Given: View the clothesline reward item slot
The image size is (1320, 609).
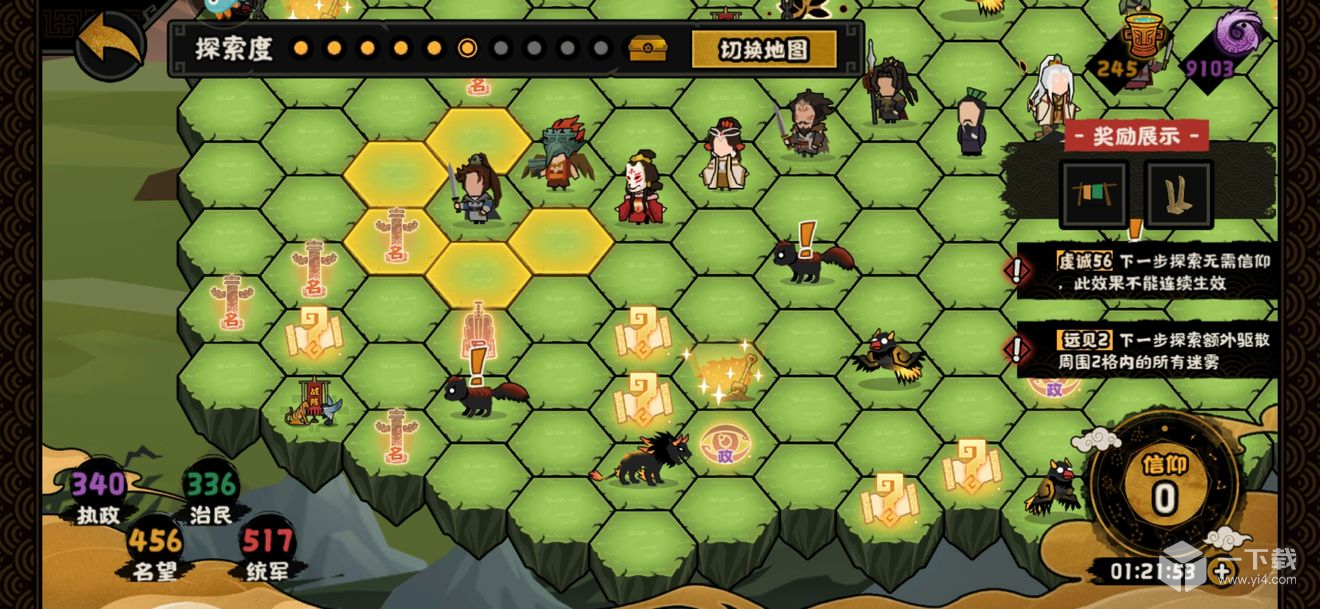Looking at the screenshot, I should pyautogui.click(x=1095, y=194).
